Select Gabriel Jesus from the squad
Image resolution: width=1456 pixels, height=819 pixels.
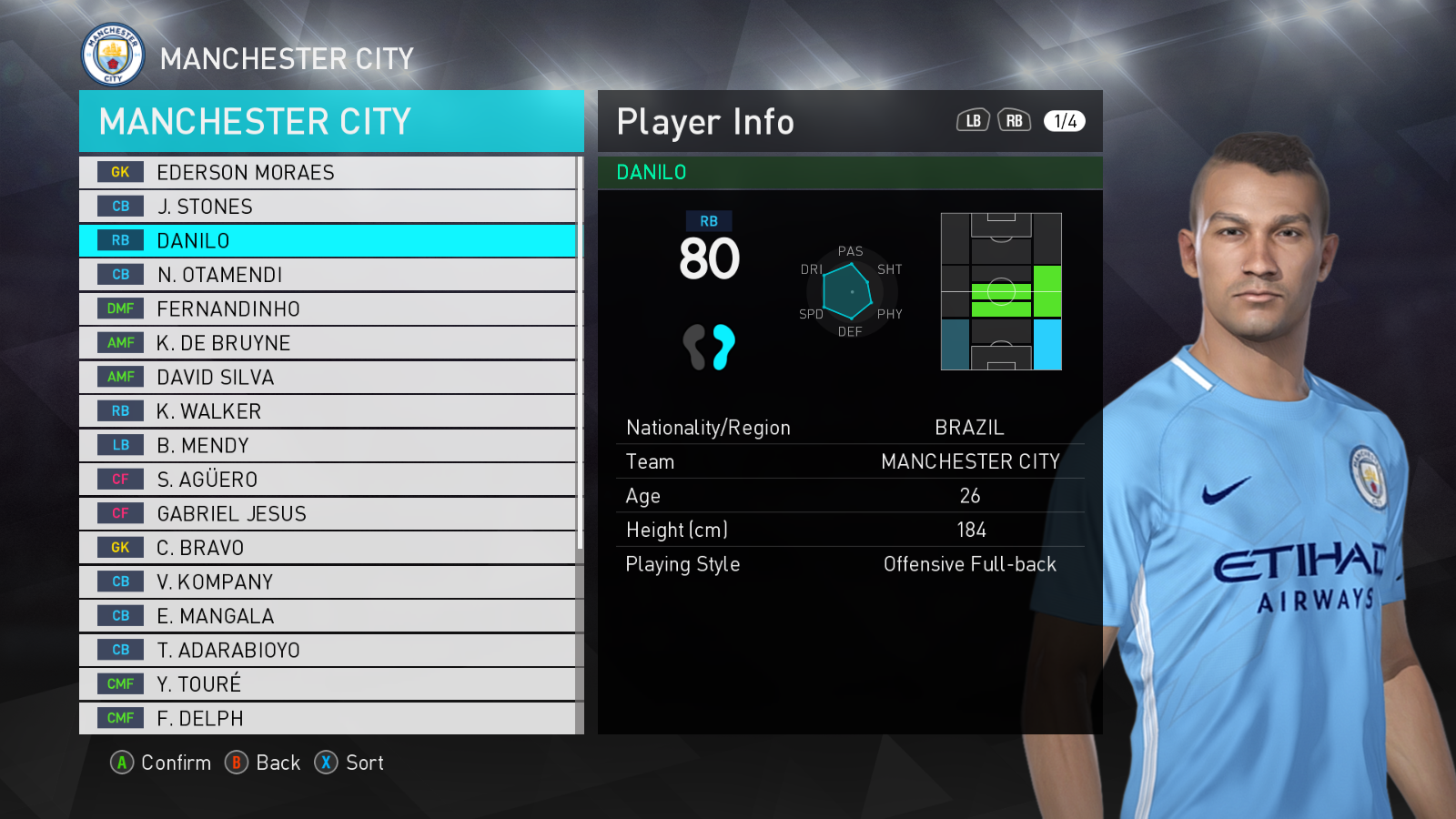pos(328,513)
